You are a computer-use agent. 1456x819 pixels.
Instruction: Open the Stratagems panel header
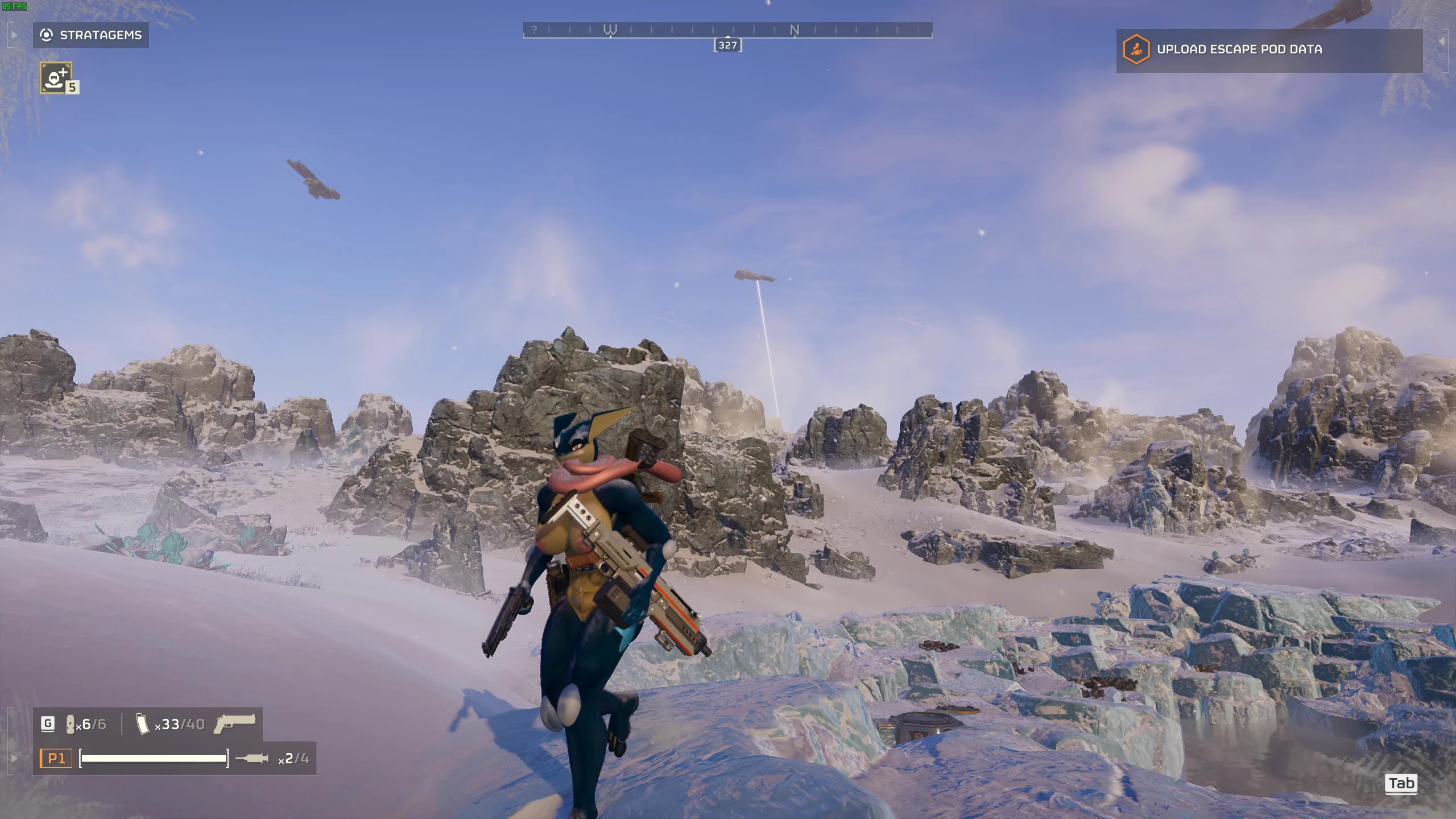[x=91, y=35]
